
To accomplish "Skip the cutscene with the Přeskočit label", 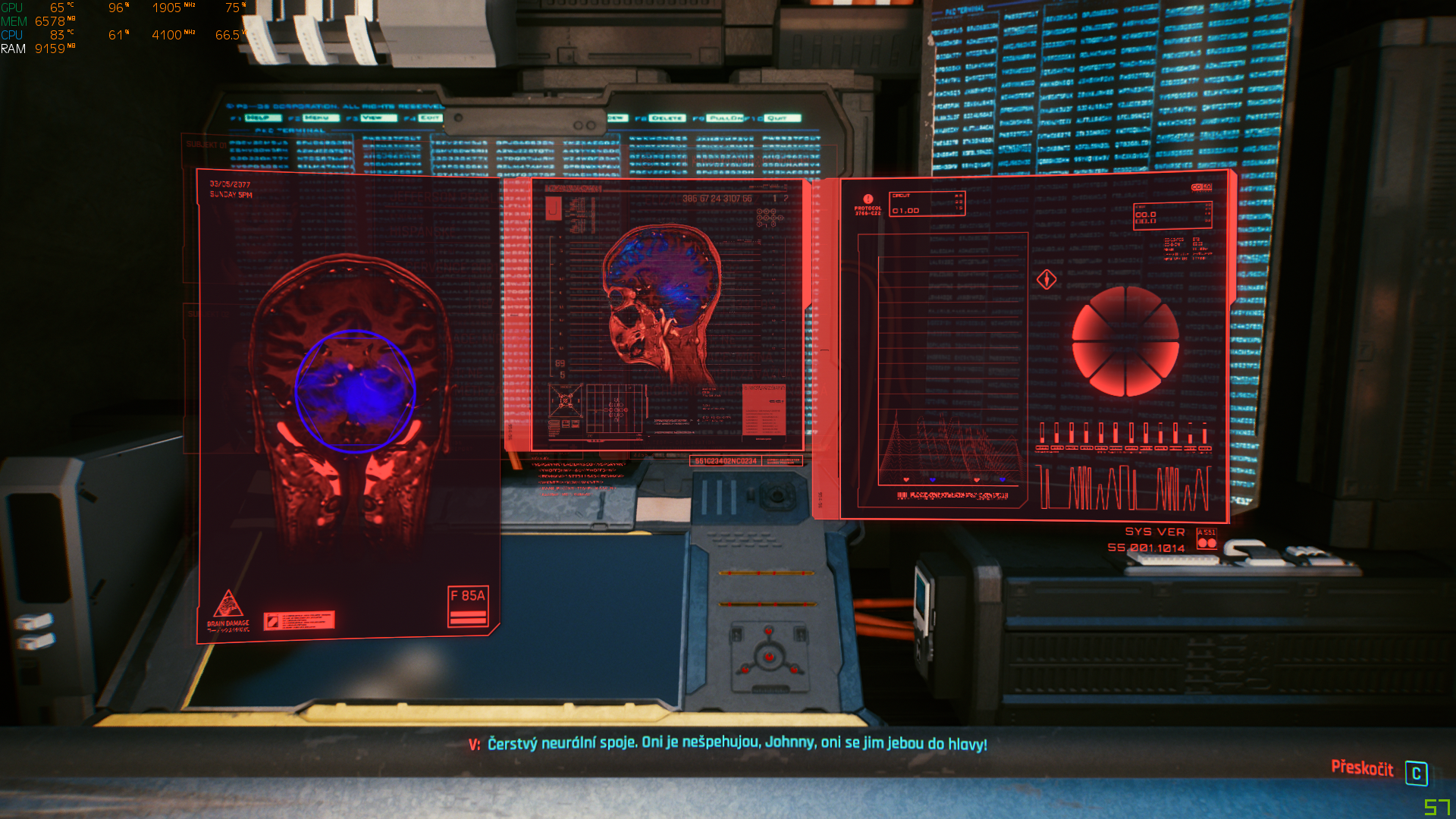I will (x=1362, y=769).
